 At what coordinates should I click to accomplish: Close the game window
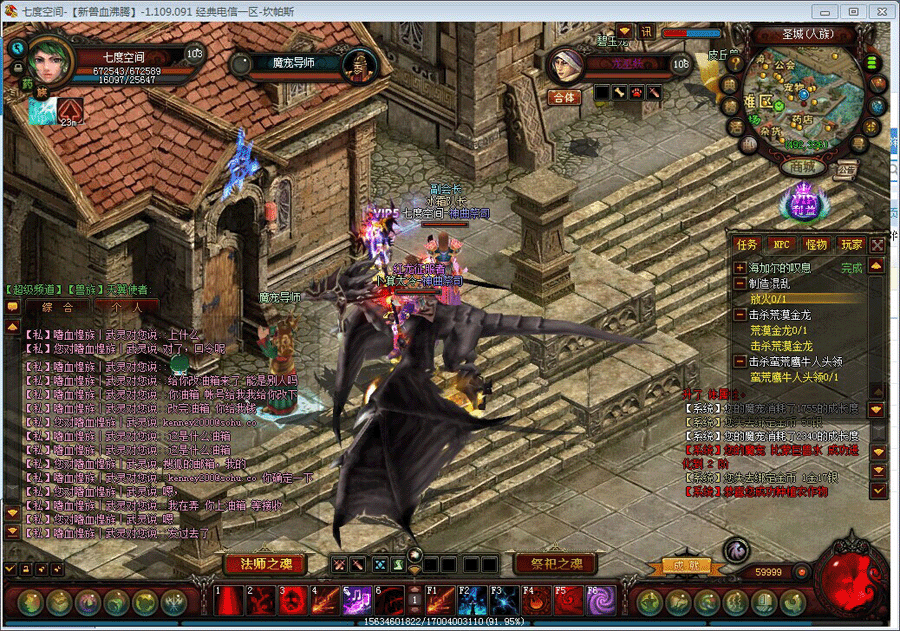click(878, 11)
